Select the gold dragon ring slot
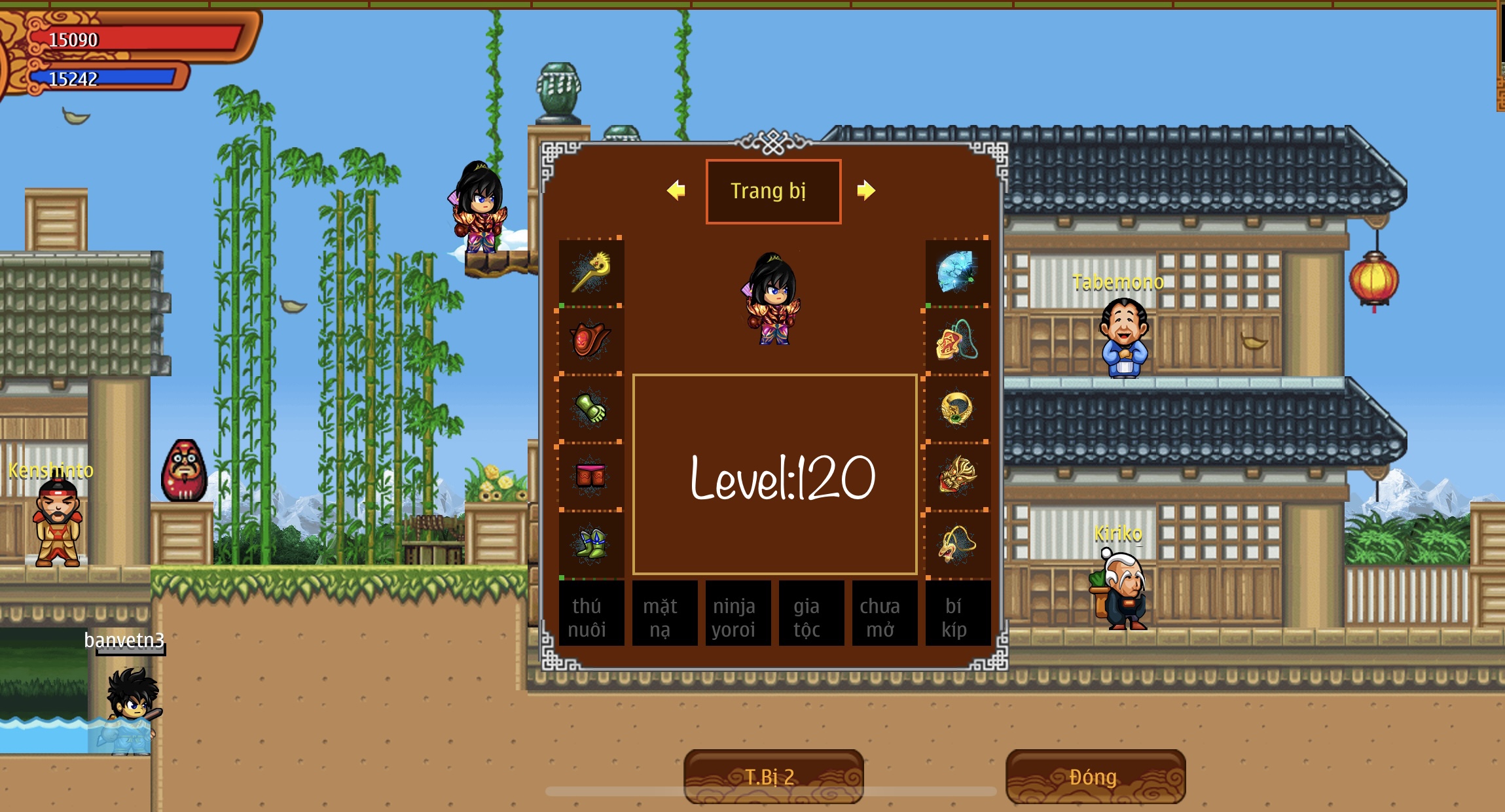 tap(957, 408)
